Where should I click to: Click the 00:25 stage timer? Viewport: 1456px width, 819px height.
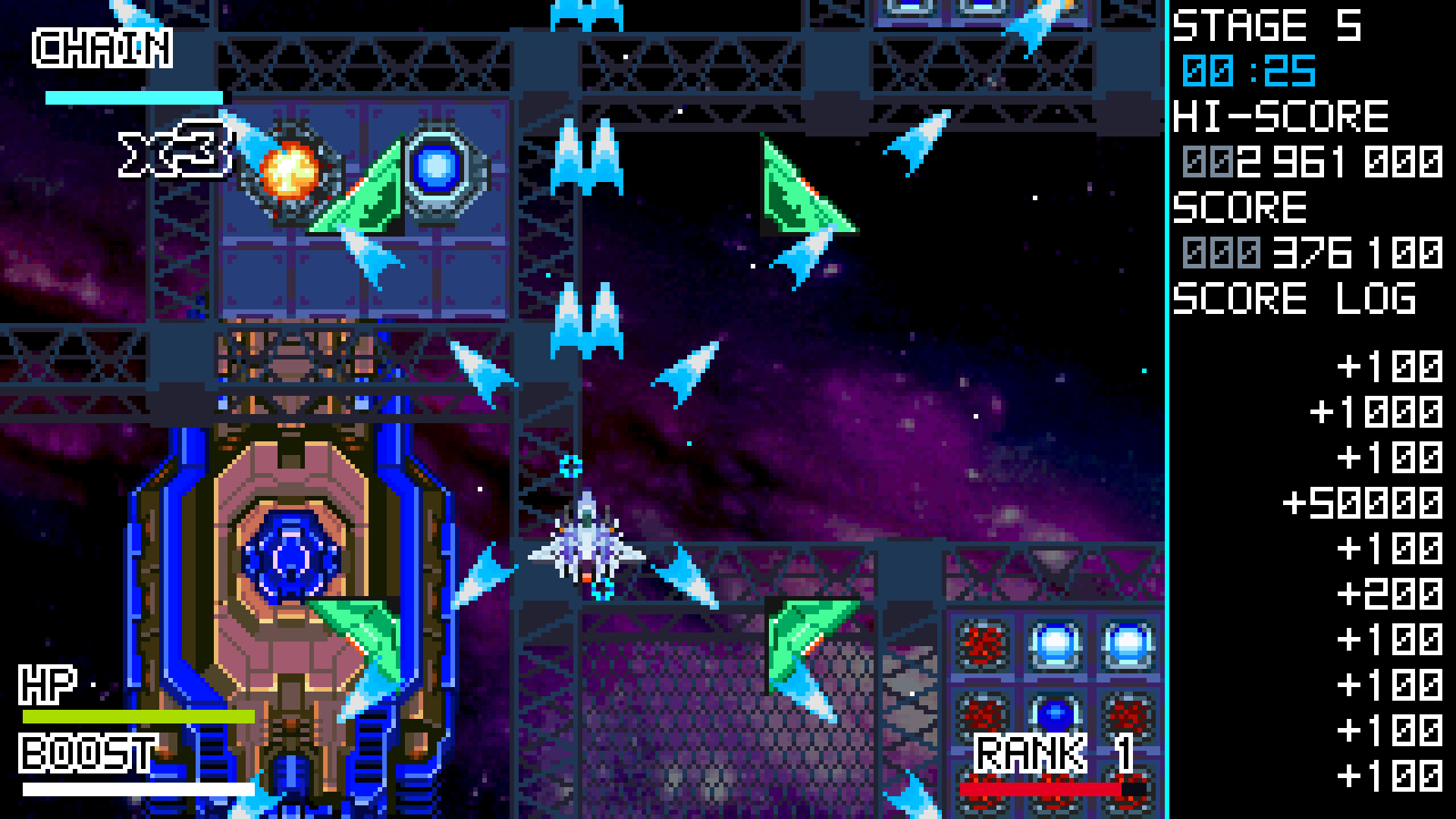pos(1247,69)
